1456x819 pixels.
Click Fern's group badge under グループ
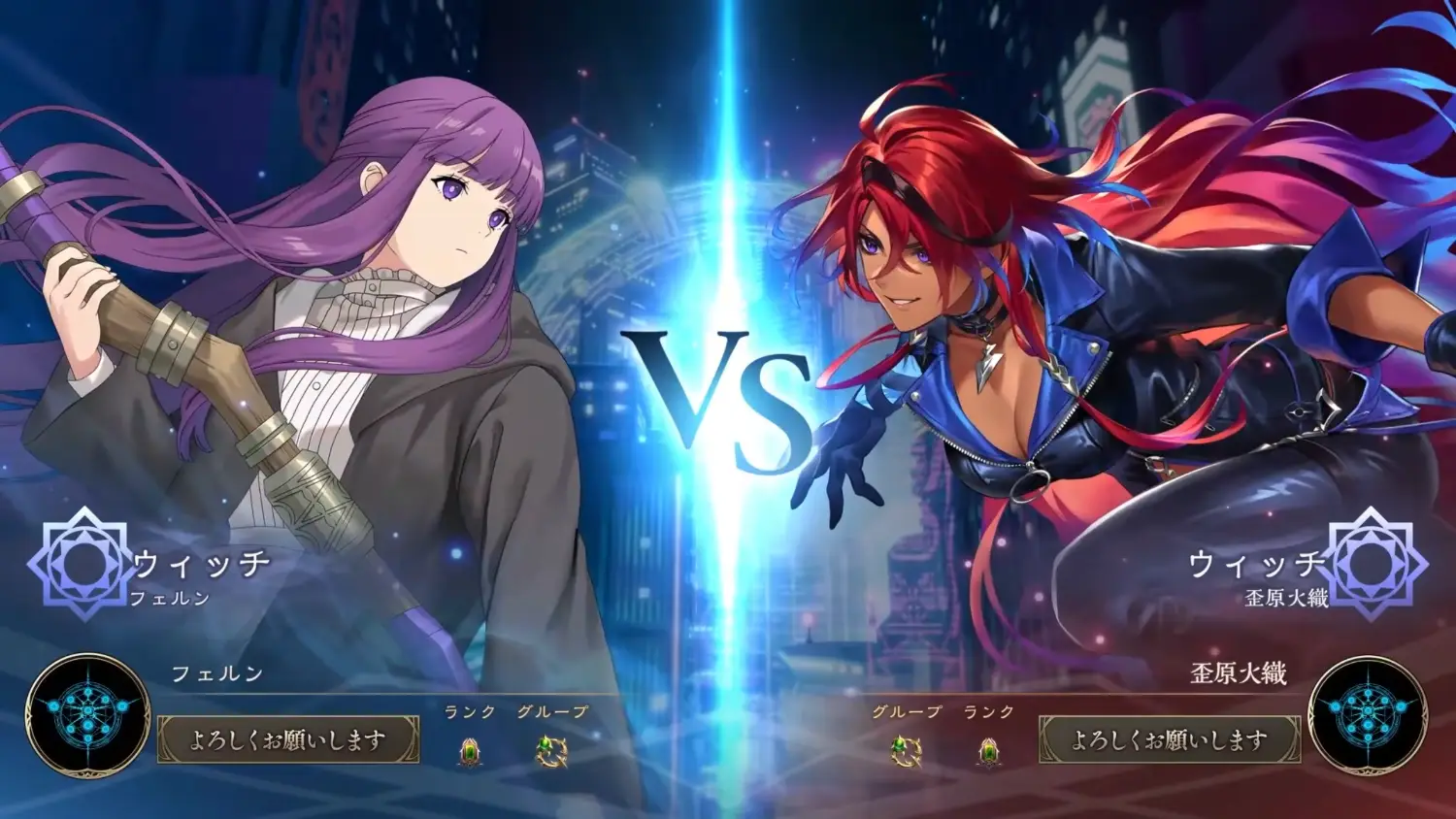tap(551, 752)
